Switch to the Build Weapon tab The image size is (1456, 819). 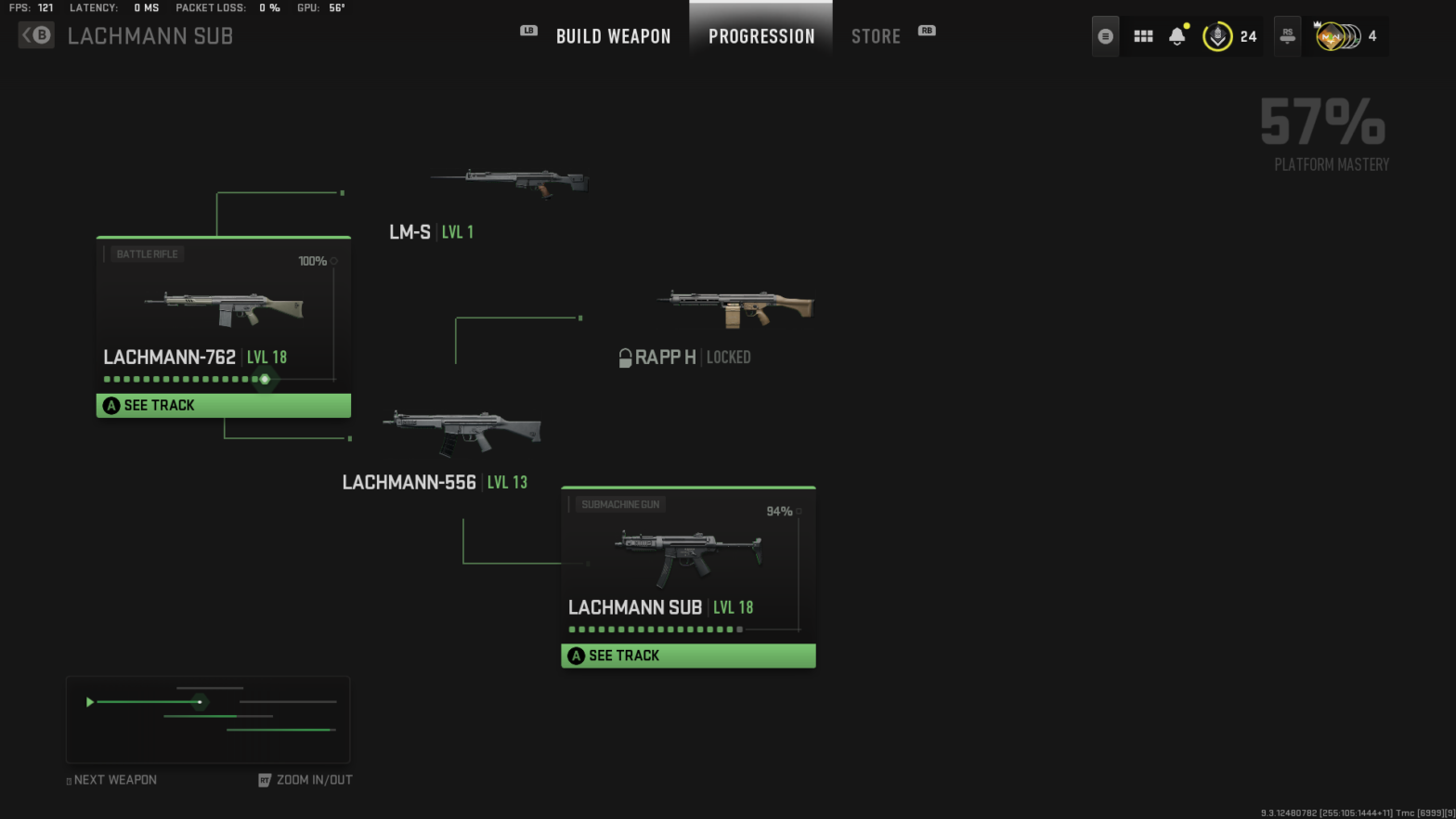tap(613, 36)
